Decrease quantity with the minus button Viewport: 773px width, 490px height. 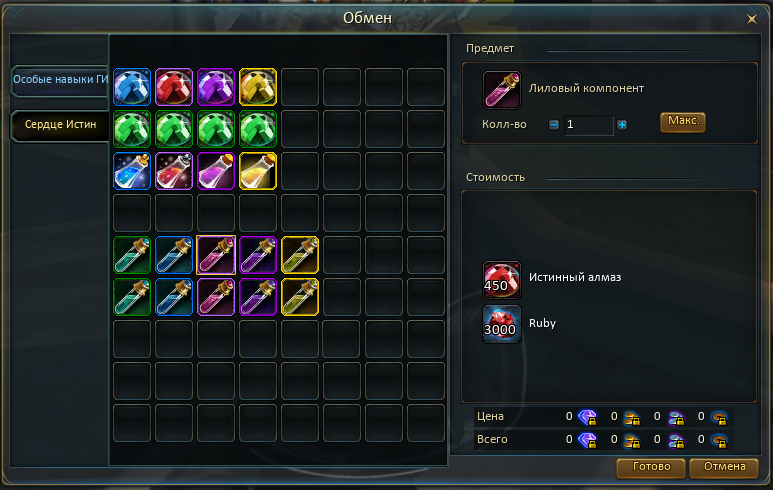554,125
